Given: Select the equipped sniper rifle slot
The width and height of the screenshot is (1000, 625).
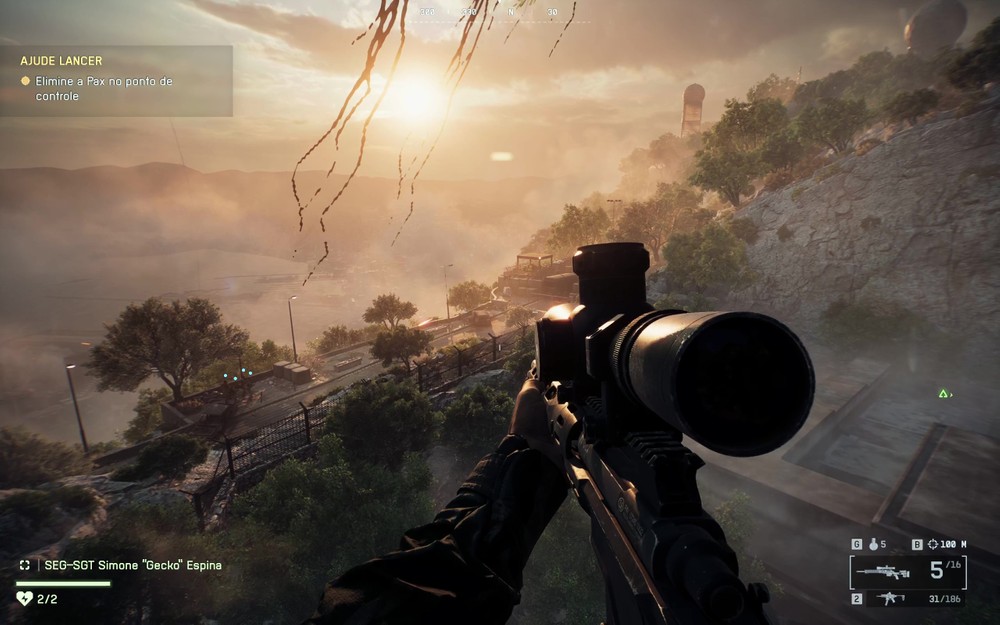Looking at the screenshot, I should point(884,572).
